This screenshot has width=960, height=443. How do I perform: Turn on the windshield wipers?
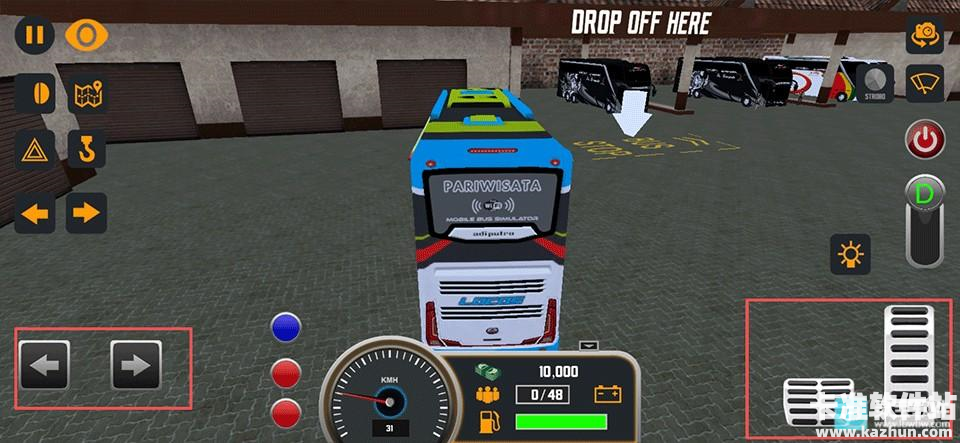925,82
